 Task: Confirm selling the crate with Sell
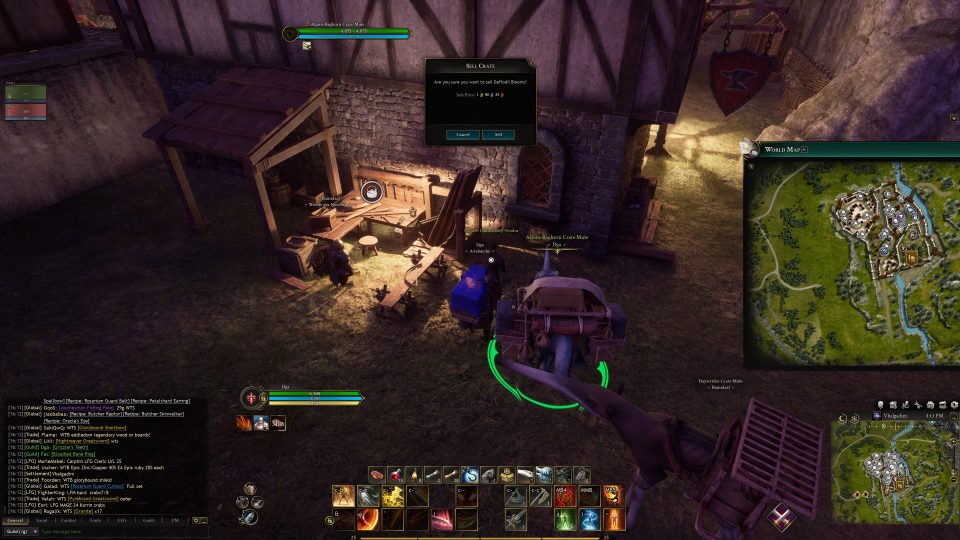coord(498,134)
